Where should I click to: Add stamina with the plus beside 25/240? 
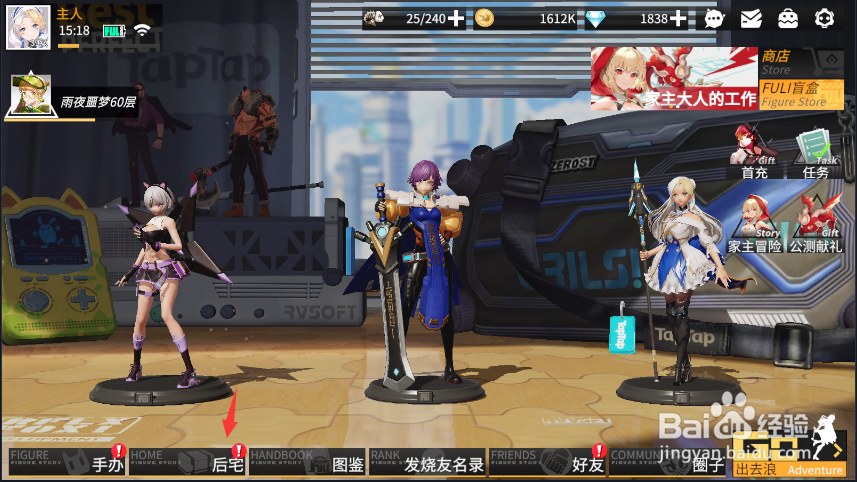pyautogui.click(x=456, y=18)
